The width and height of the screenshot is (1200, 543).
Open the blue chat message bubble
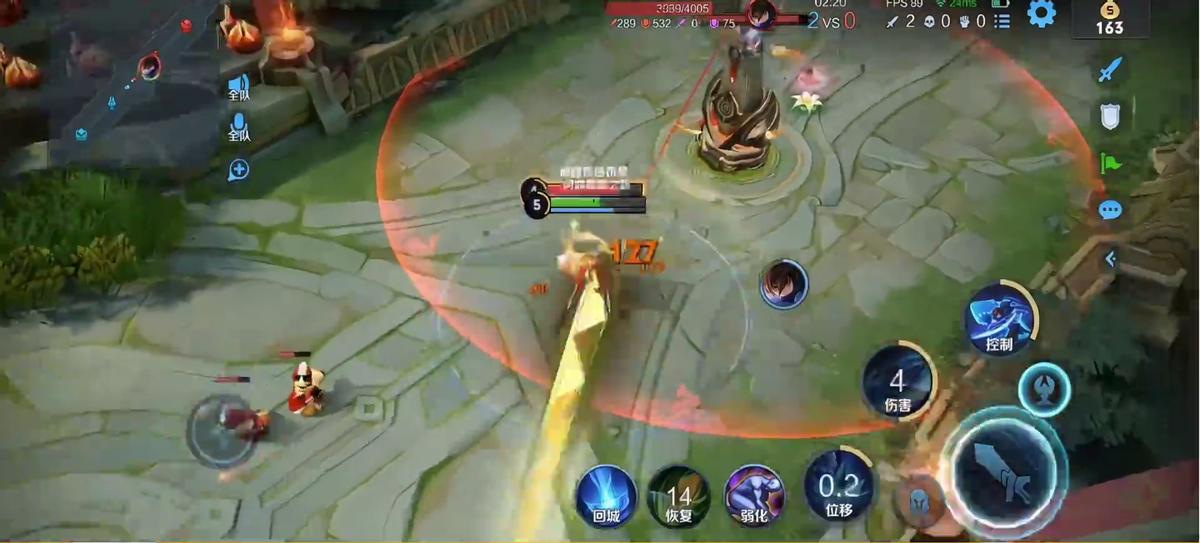[1110, 210]
